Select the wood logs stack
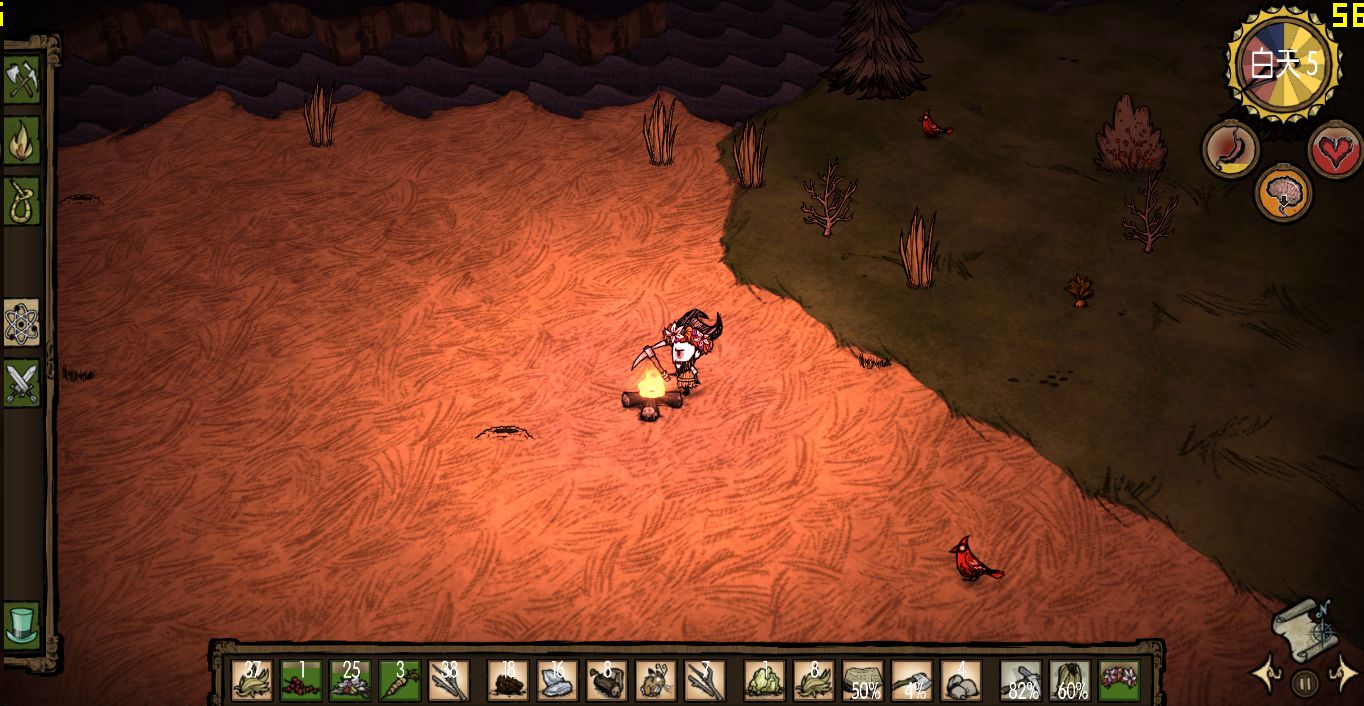1364x706 pixels. [x=607, y=680]
